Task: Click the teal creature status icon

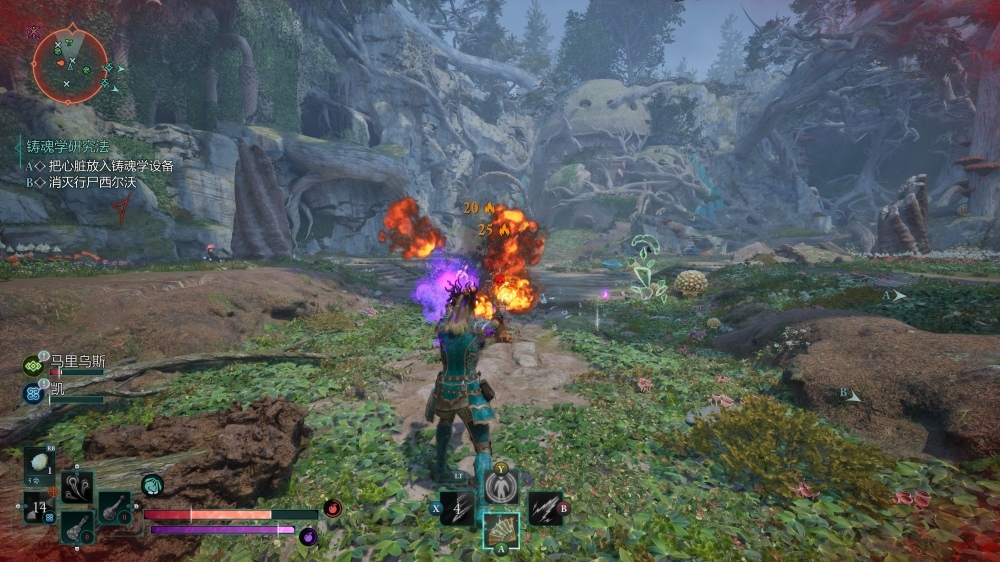Action: 152,485
